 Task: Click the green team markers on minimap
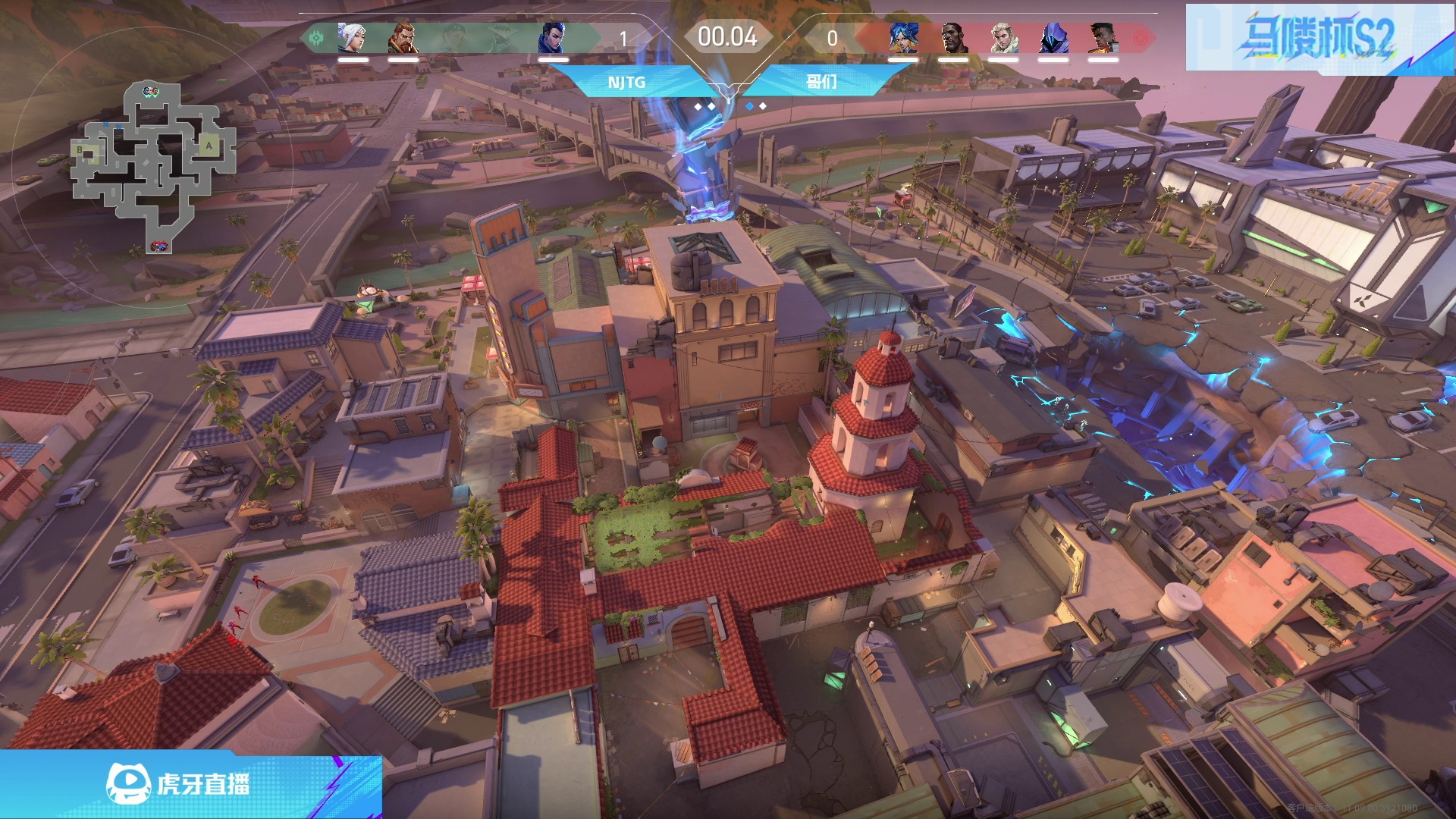click(151, 92)
